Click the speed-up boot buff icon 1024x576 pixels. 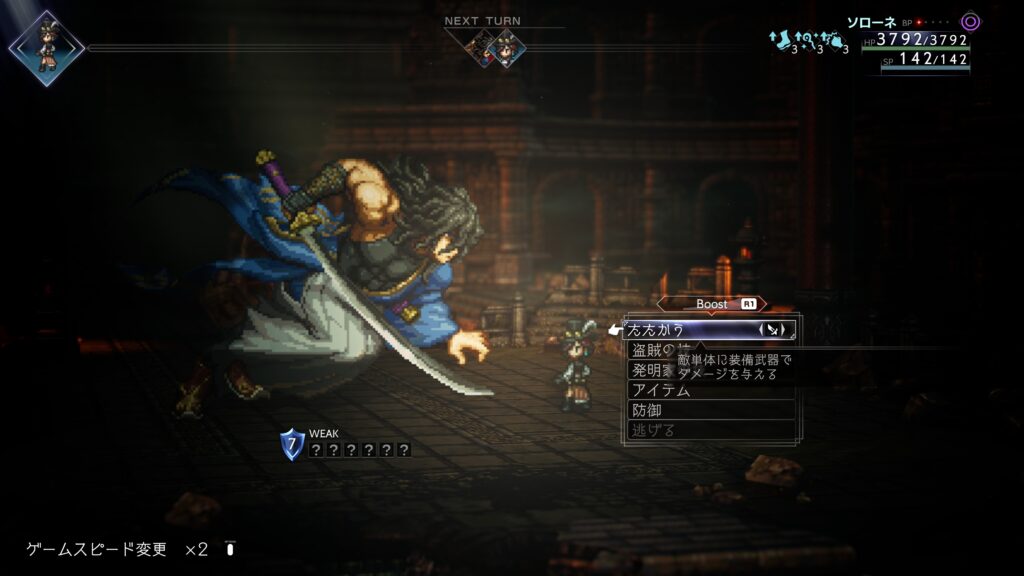[782, 39]
